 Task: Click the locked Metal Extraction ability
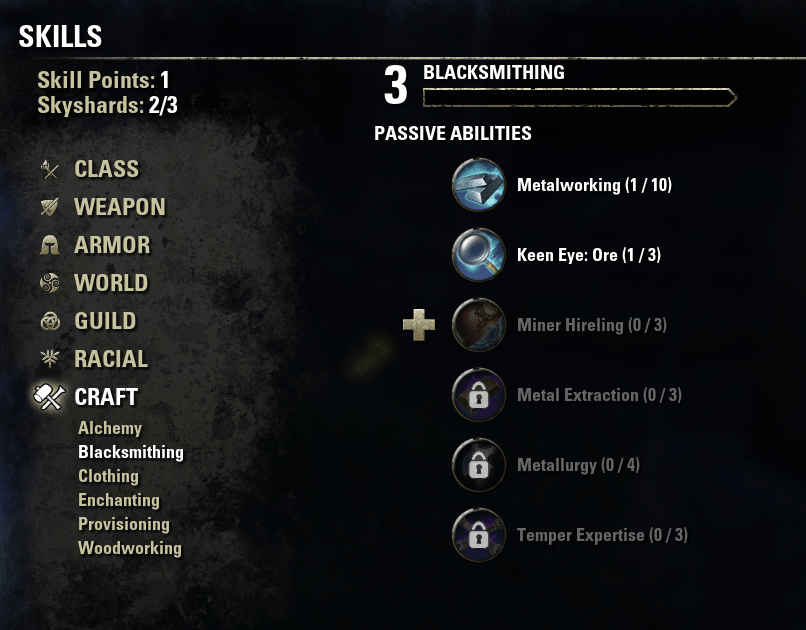[x=478, y=395]
